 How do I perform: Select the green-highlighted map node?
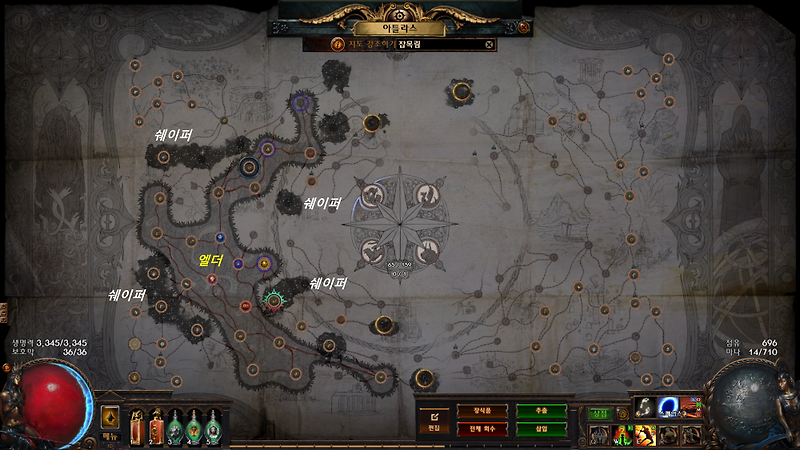click(x=274, y=298)
